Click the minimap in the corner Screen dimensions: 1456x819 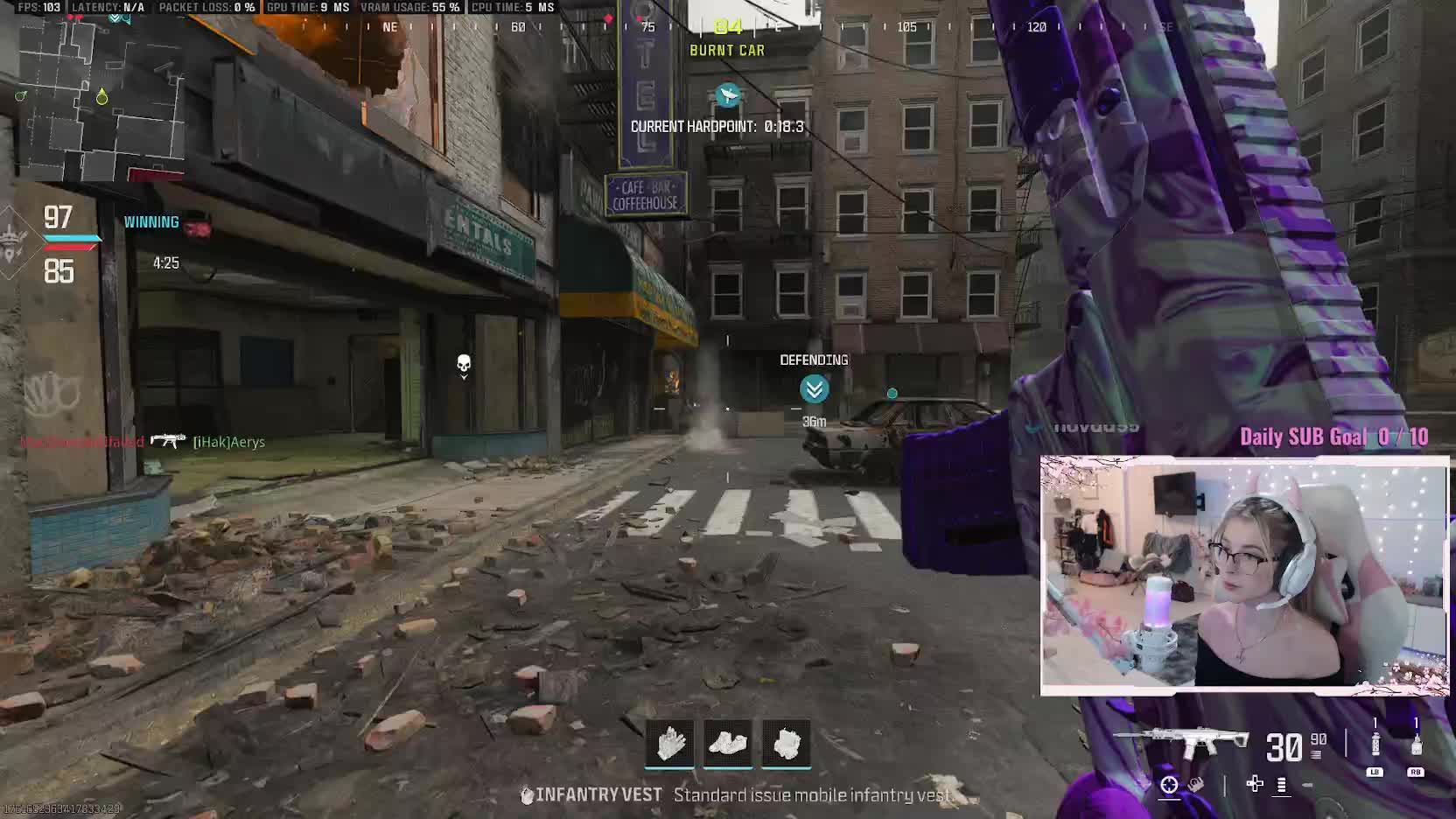98,96
